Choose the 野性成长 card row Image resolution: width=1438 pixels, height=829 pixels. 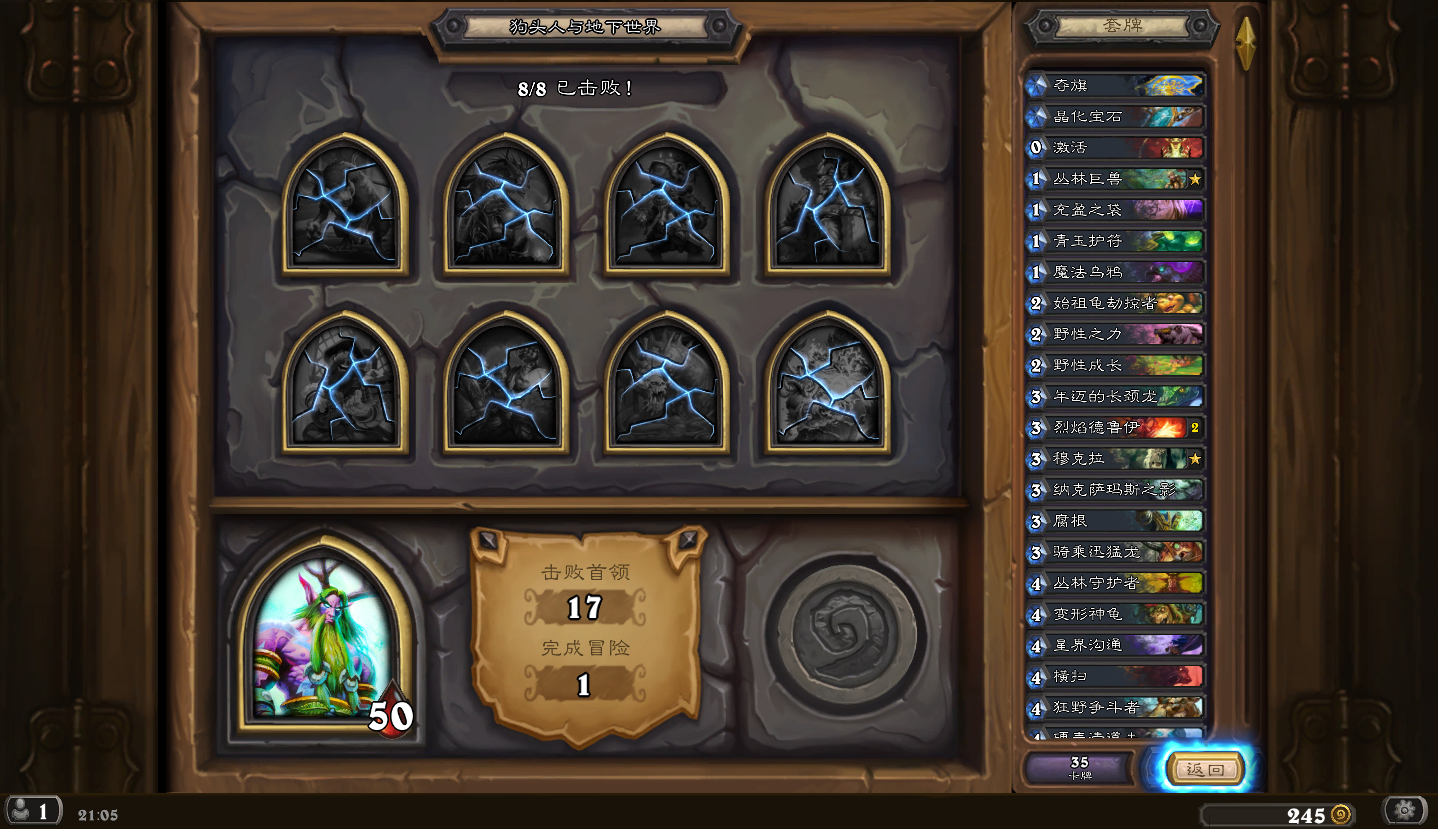[x=1115, y=365]
